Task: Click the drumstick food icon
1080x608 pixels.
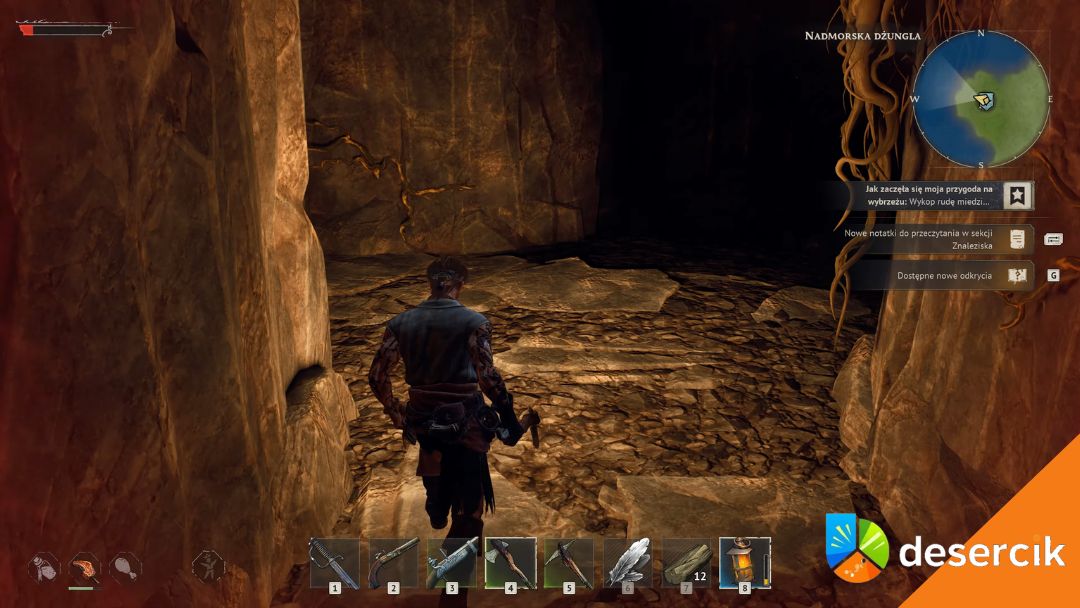Action: click(125, 568)
